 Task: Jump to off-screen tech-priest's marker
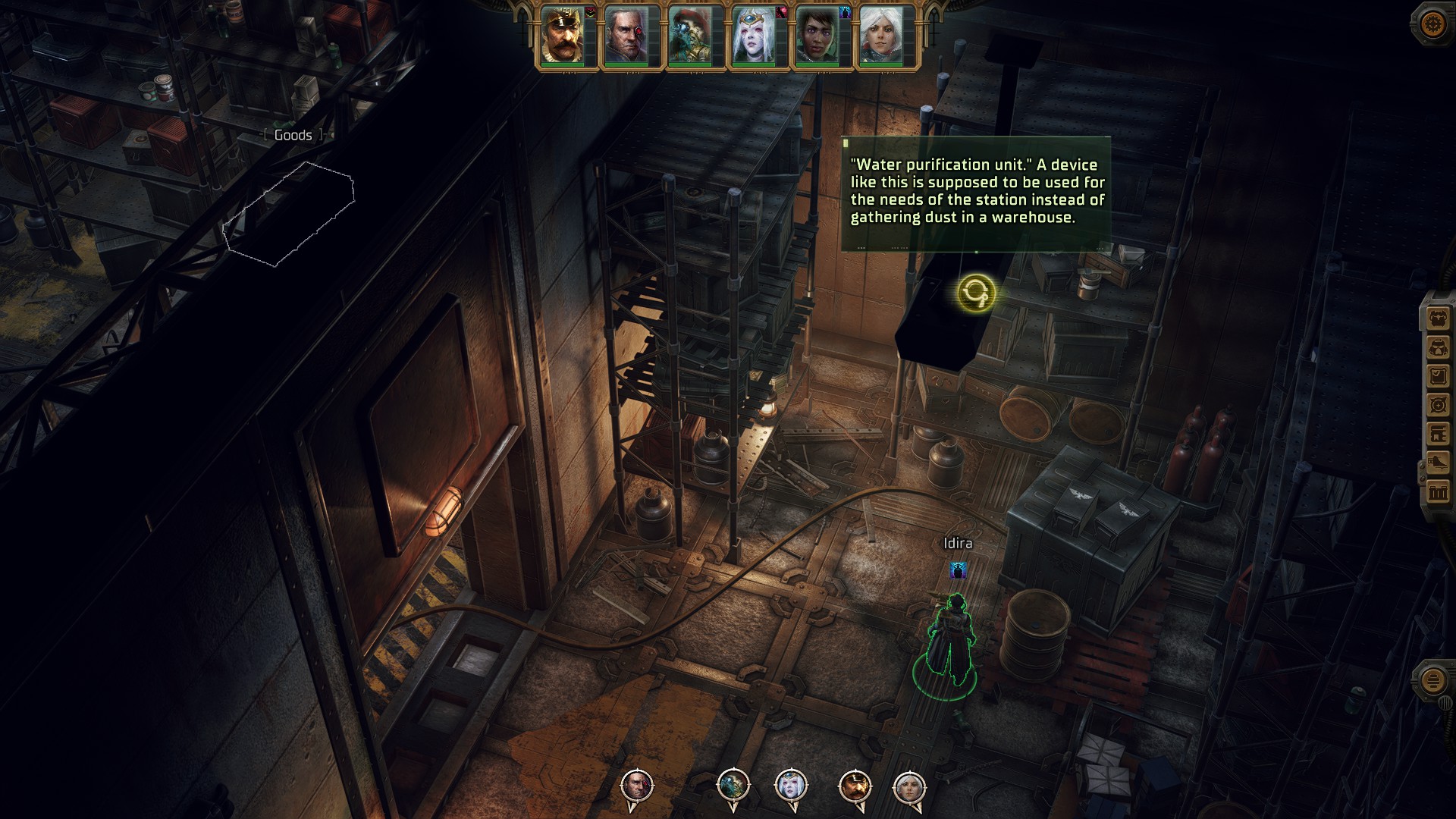tap(733, 786)
